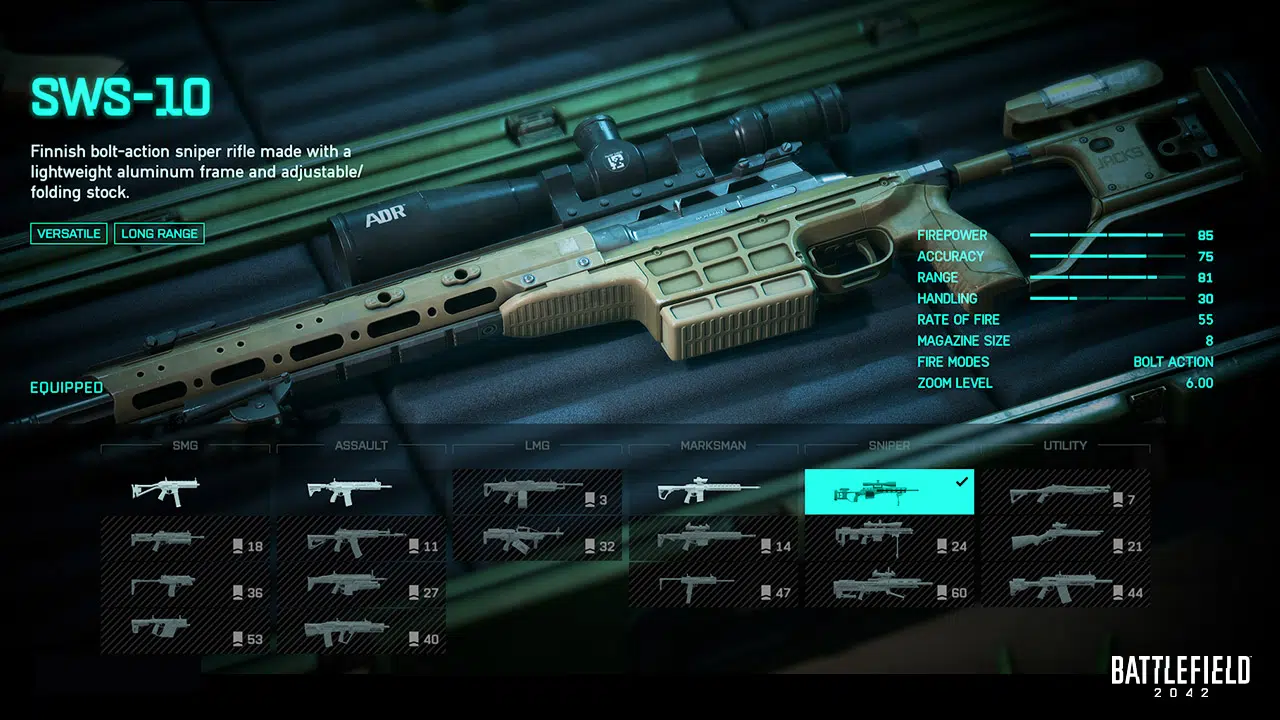Pick the SMG that unlocks at level 36
Viewport: 1280px width, 720px height.
point(185,586)
